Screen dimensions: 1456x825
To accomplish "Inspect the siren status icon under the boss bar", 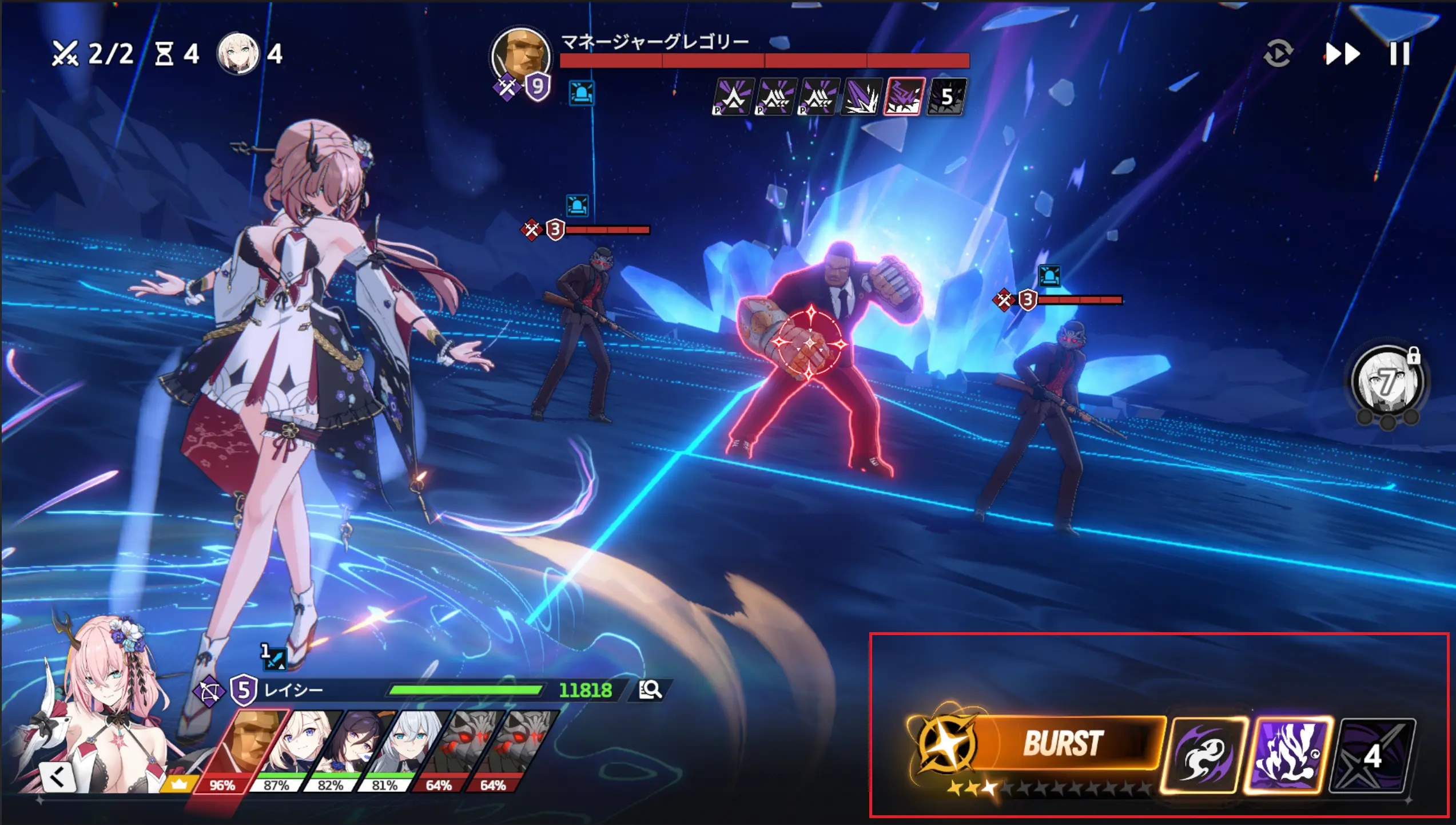I will [582, 93].
